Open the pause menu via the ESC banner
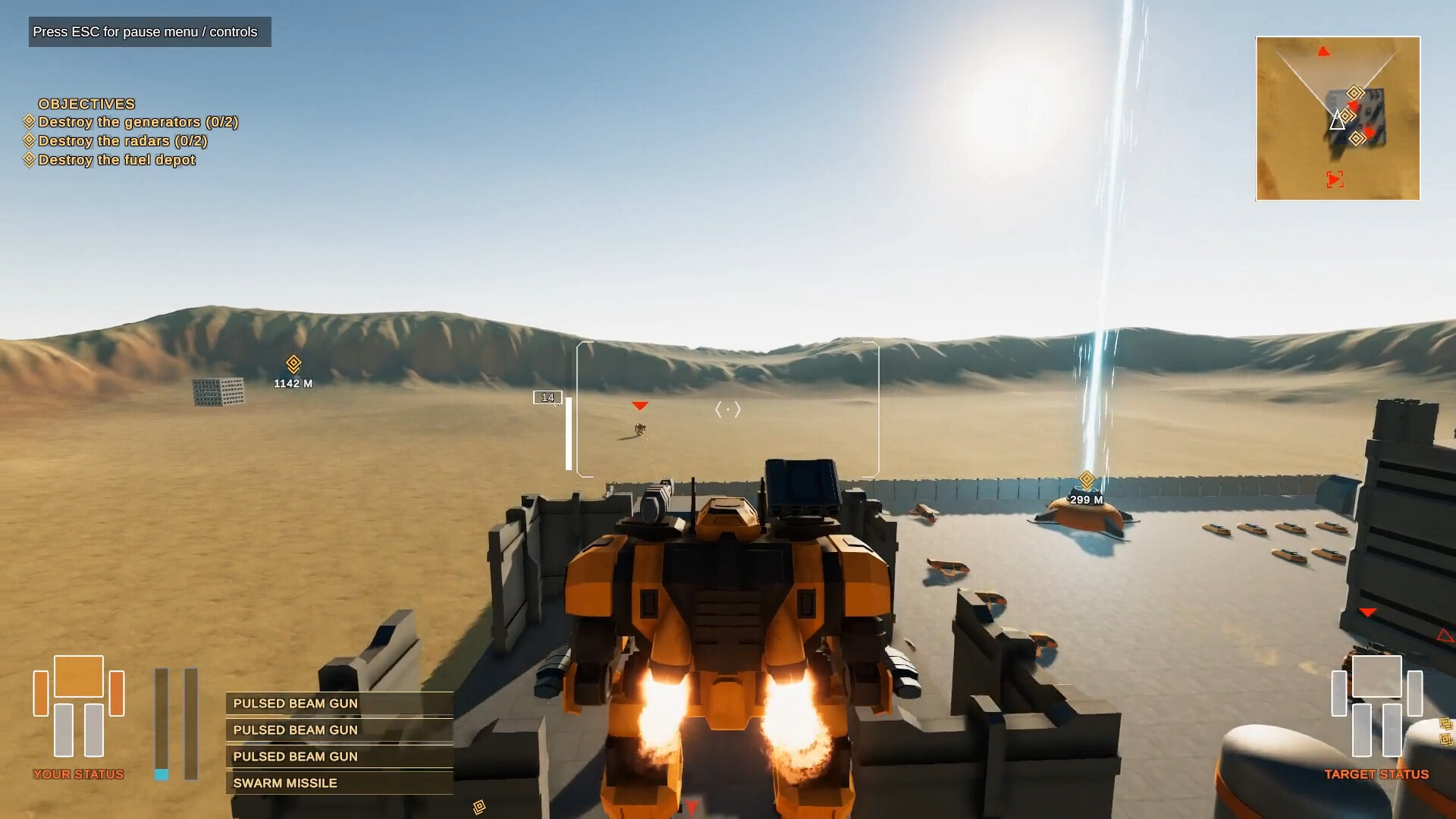Image resolution: width=1456 pixels, height=819 pixels. tap(149, 32)
